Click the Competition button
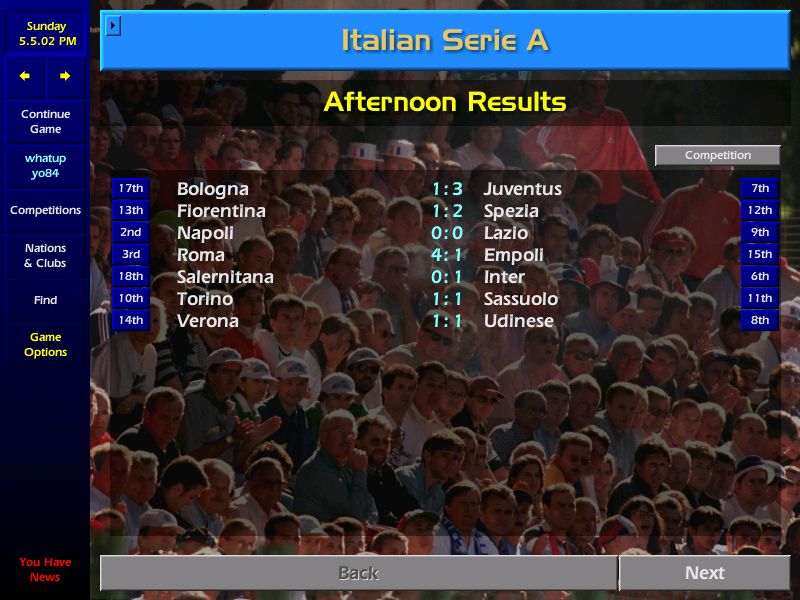This screenshot has height=600, width=800. click(717, 156)
